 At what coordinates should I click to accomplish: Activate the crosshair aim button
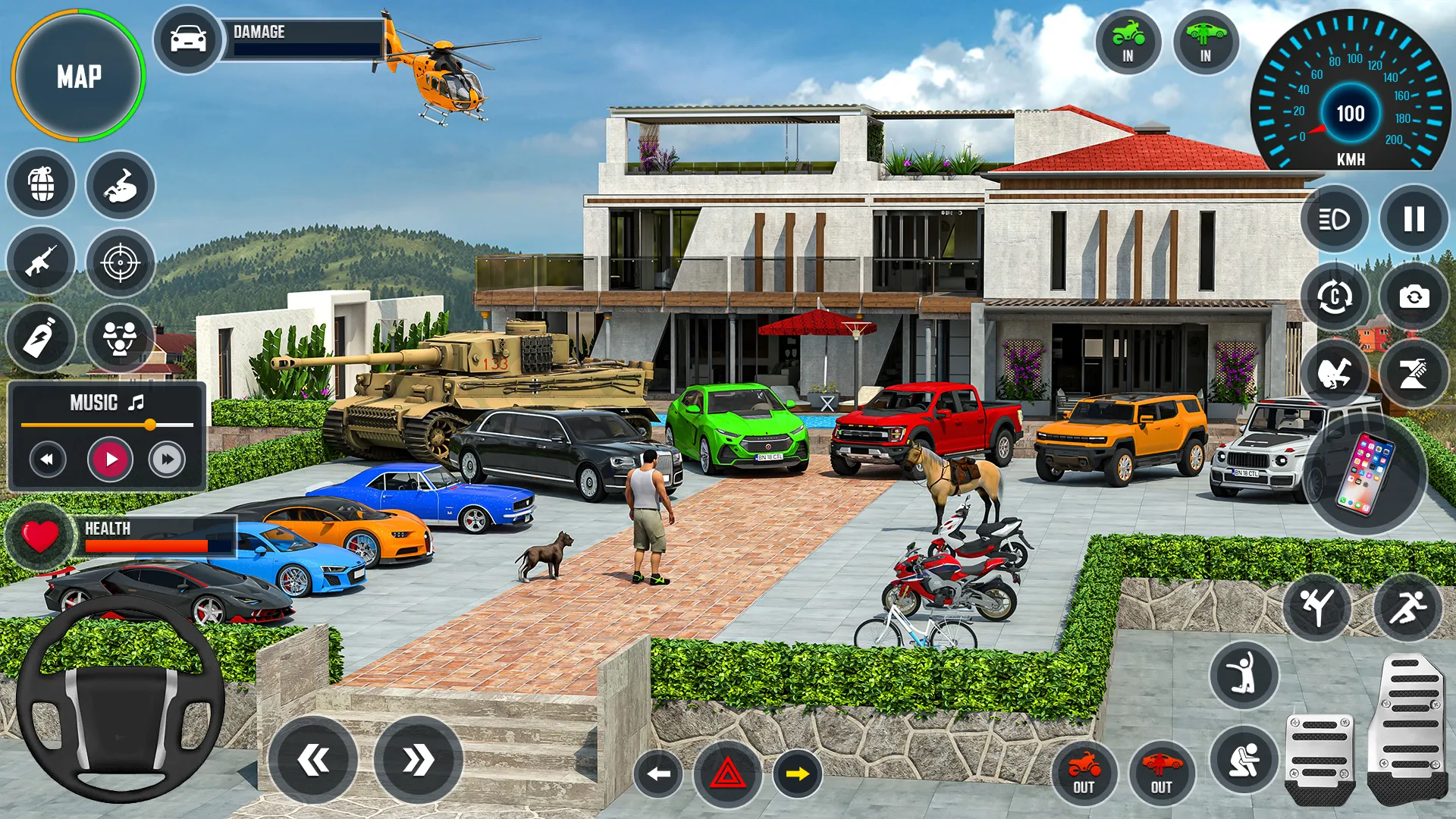coord(120,263)
